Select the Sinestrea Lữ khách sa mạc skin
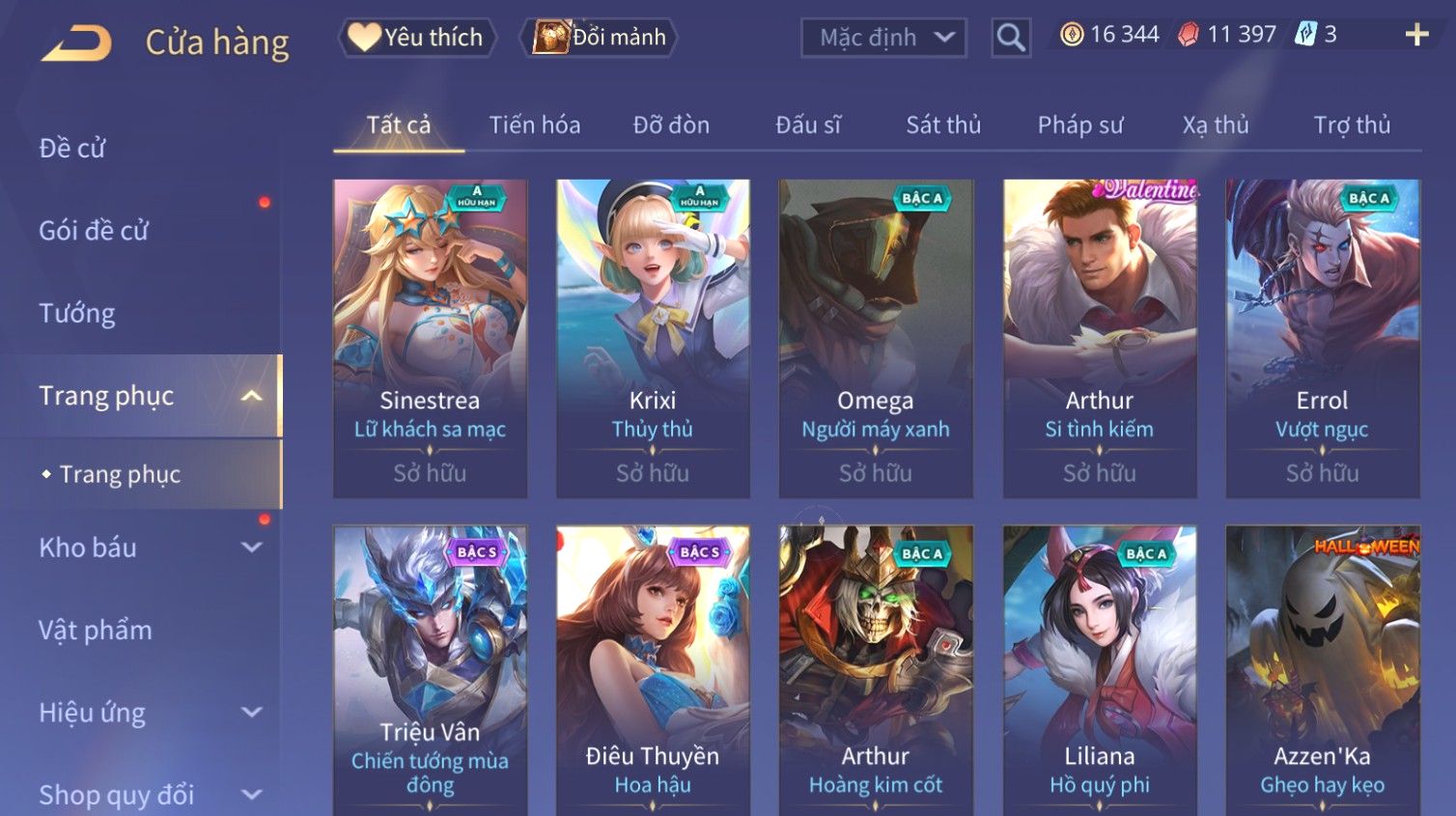 430,338
